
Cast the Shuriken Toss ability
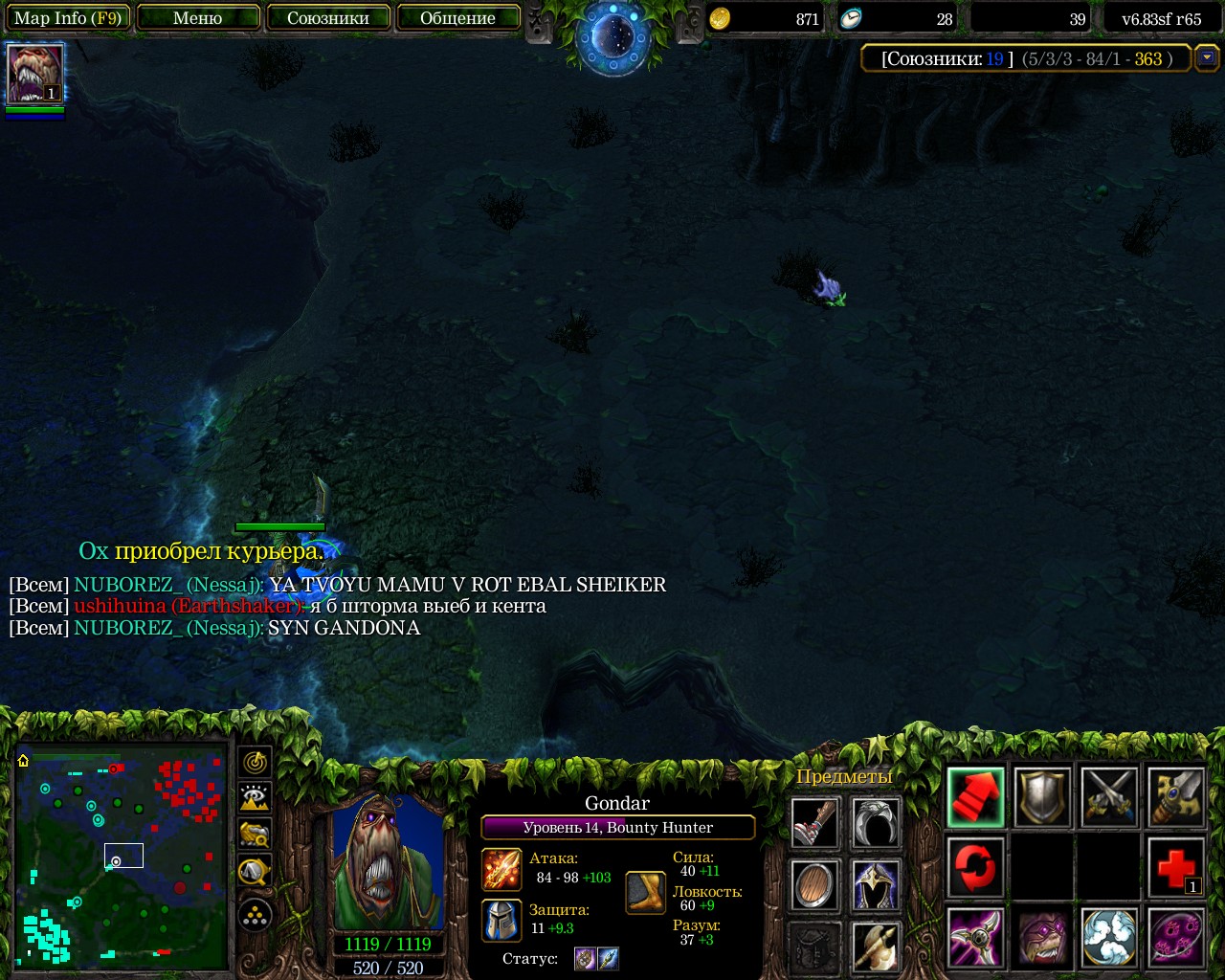coord(975,937)
